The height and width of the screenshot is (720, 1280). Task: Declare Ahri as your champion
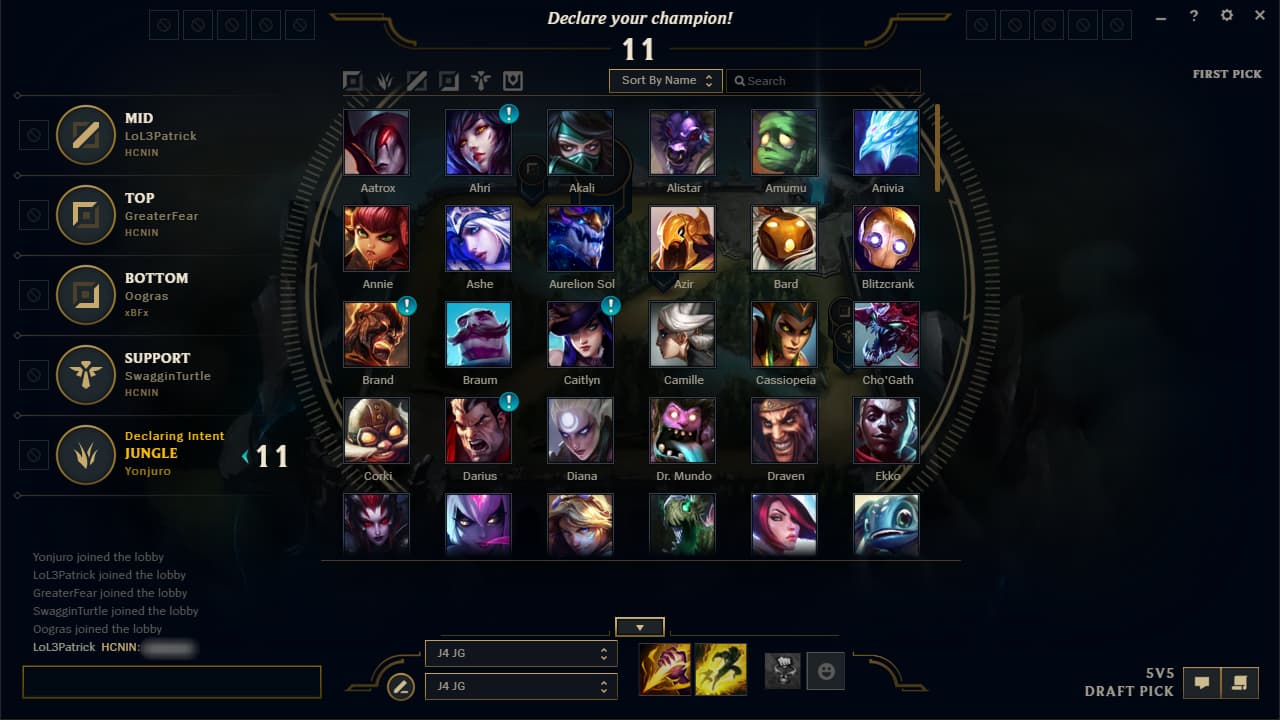coord(479,140)
